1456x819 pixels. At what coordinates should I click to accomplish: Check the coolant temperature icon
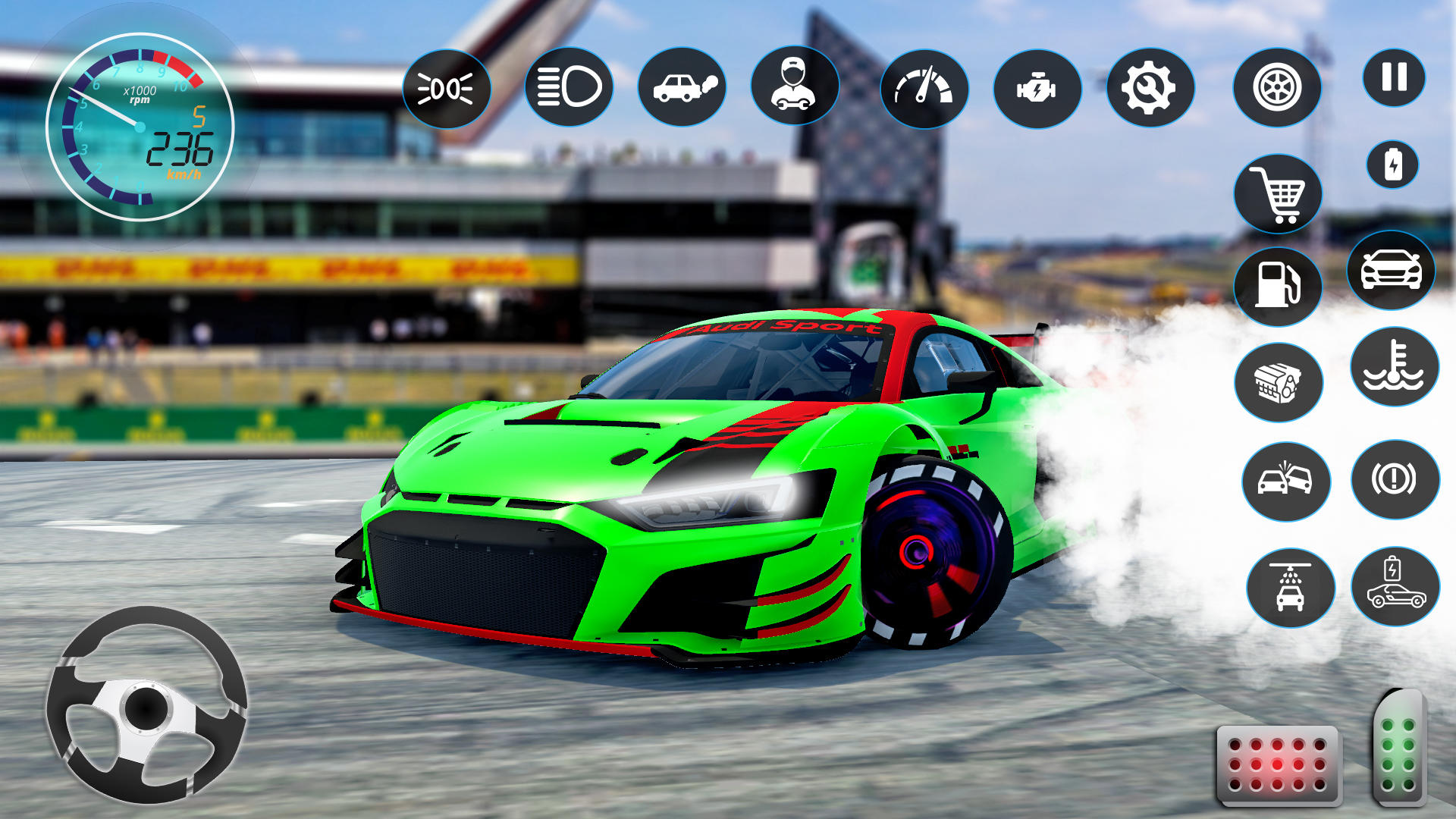pos(1394,368)
